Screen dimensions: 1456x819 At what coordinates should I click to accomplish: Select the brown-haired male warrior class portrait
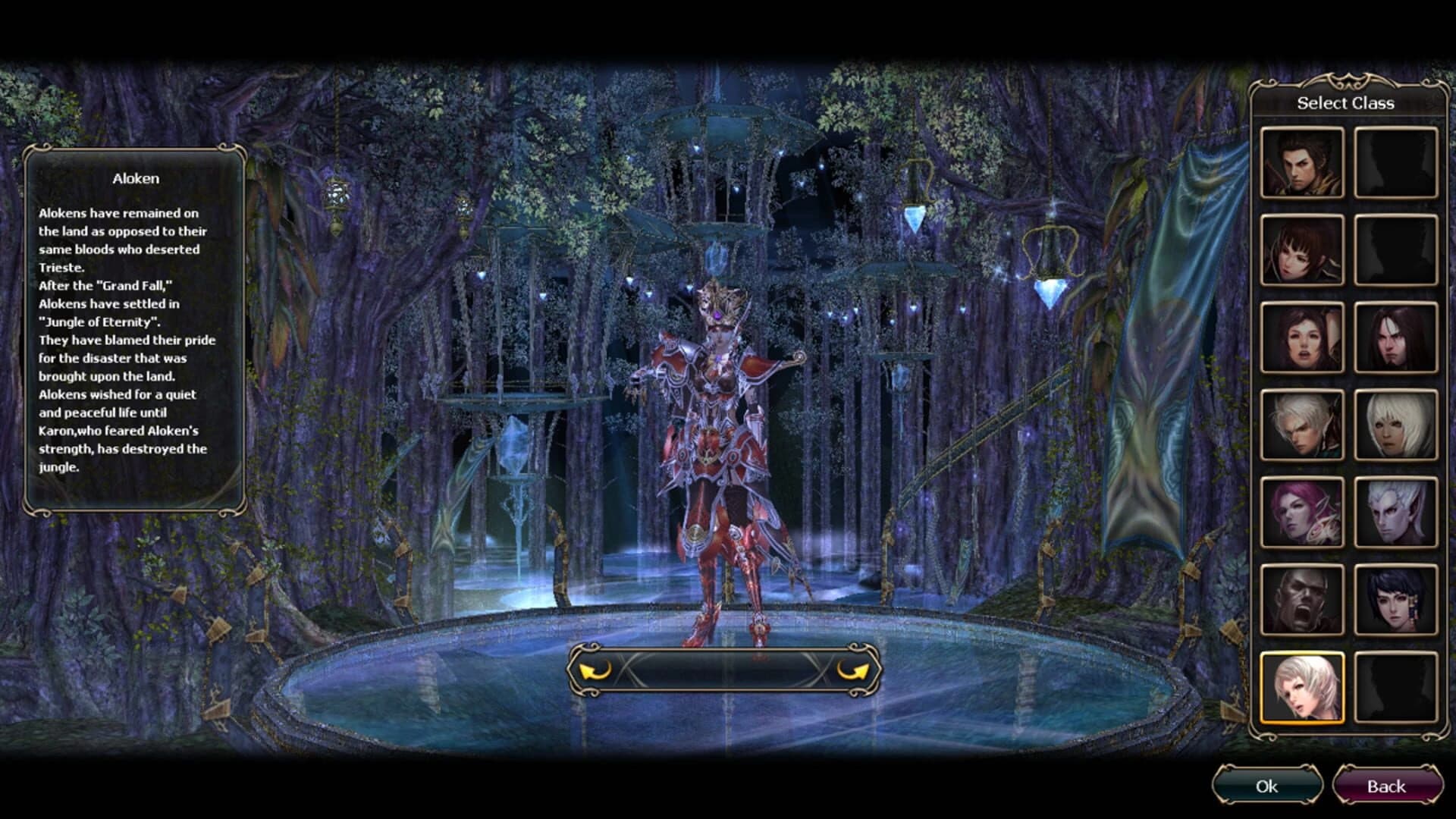point(1303,162)
